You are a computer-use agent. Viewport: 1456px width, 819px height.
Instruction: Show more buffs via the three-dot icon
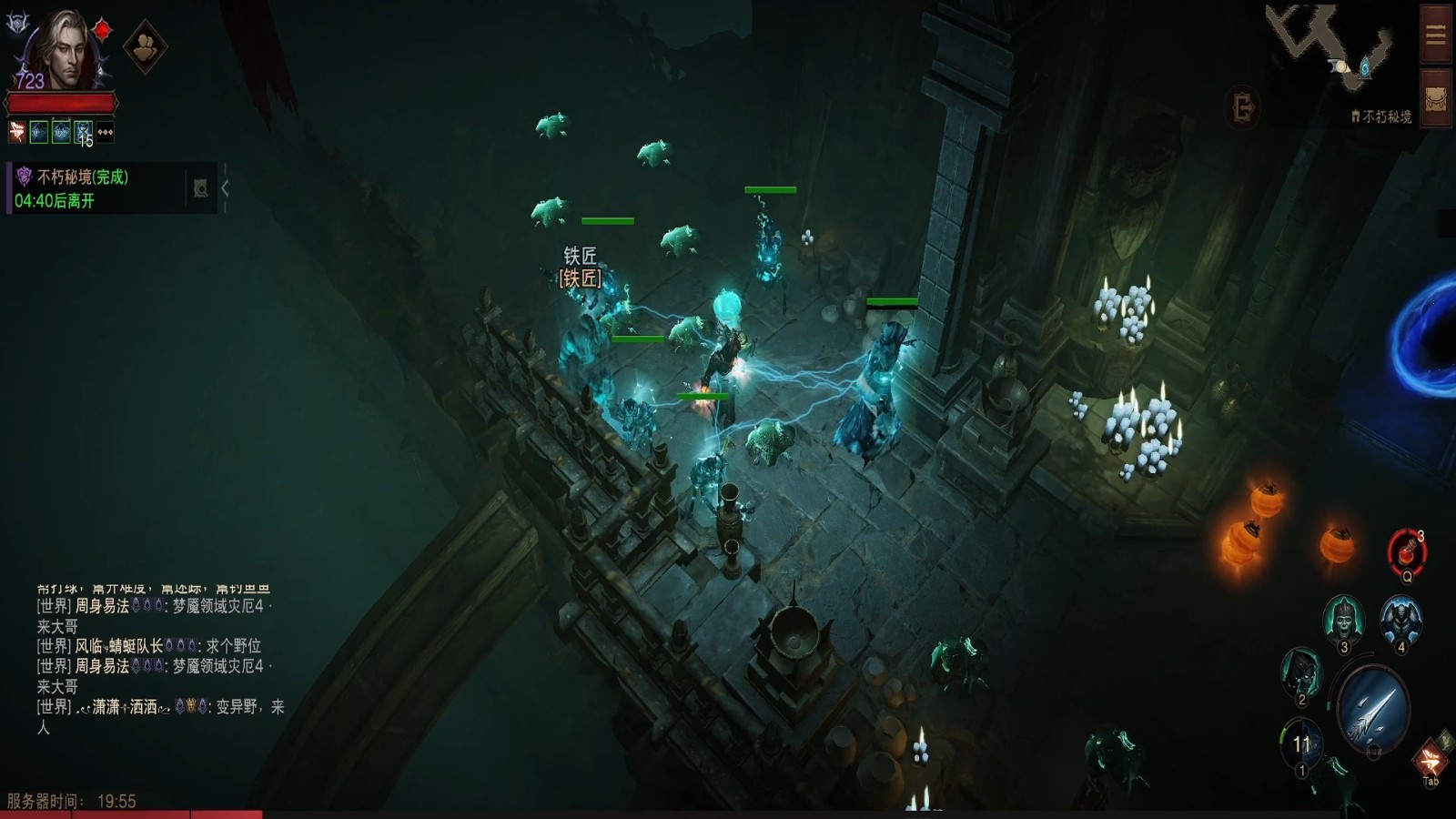tap(106, 133)
